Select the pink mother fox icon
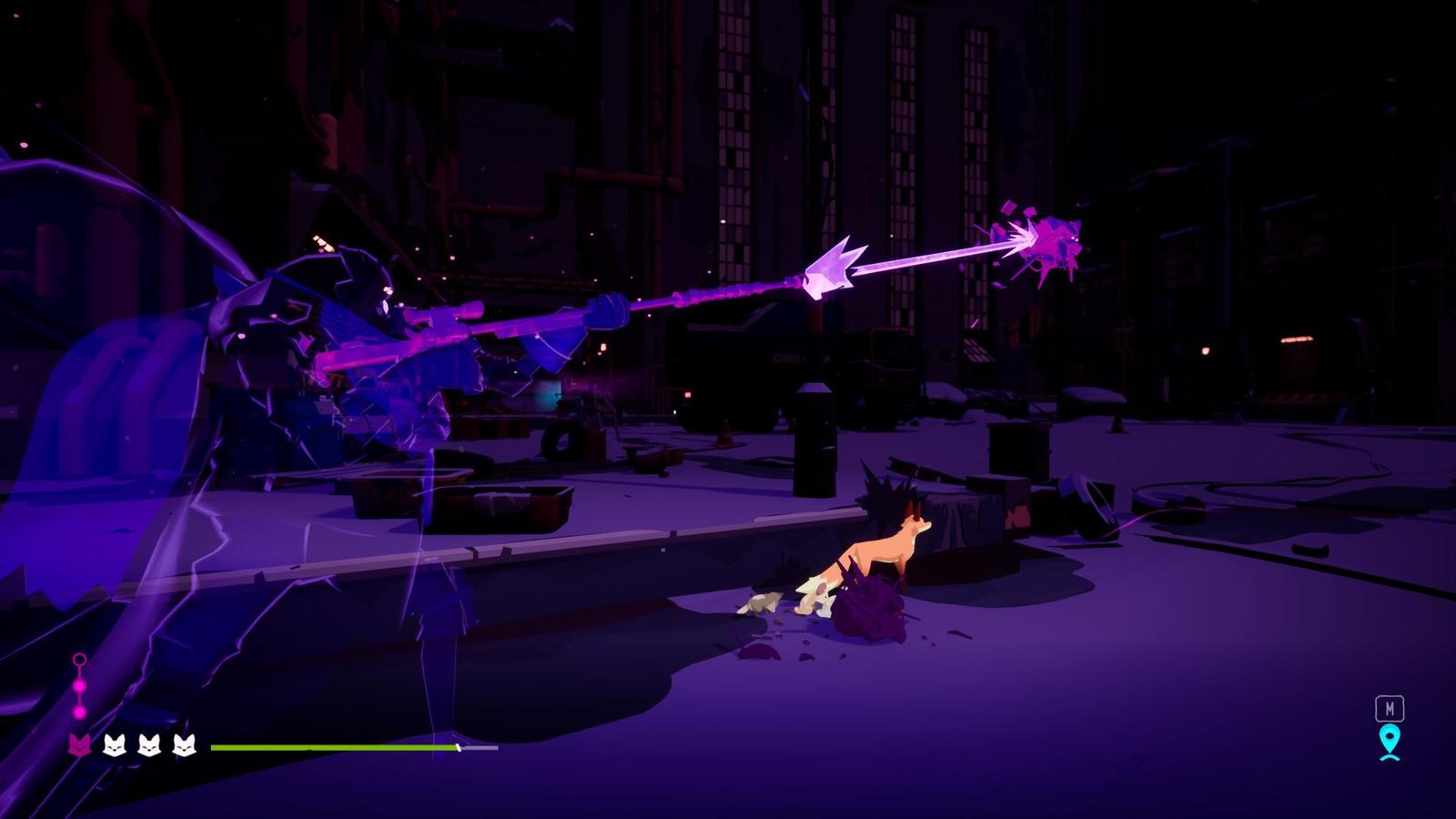Screen dimensions: 1456x819 pos(79,745)
